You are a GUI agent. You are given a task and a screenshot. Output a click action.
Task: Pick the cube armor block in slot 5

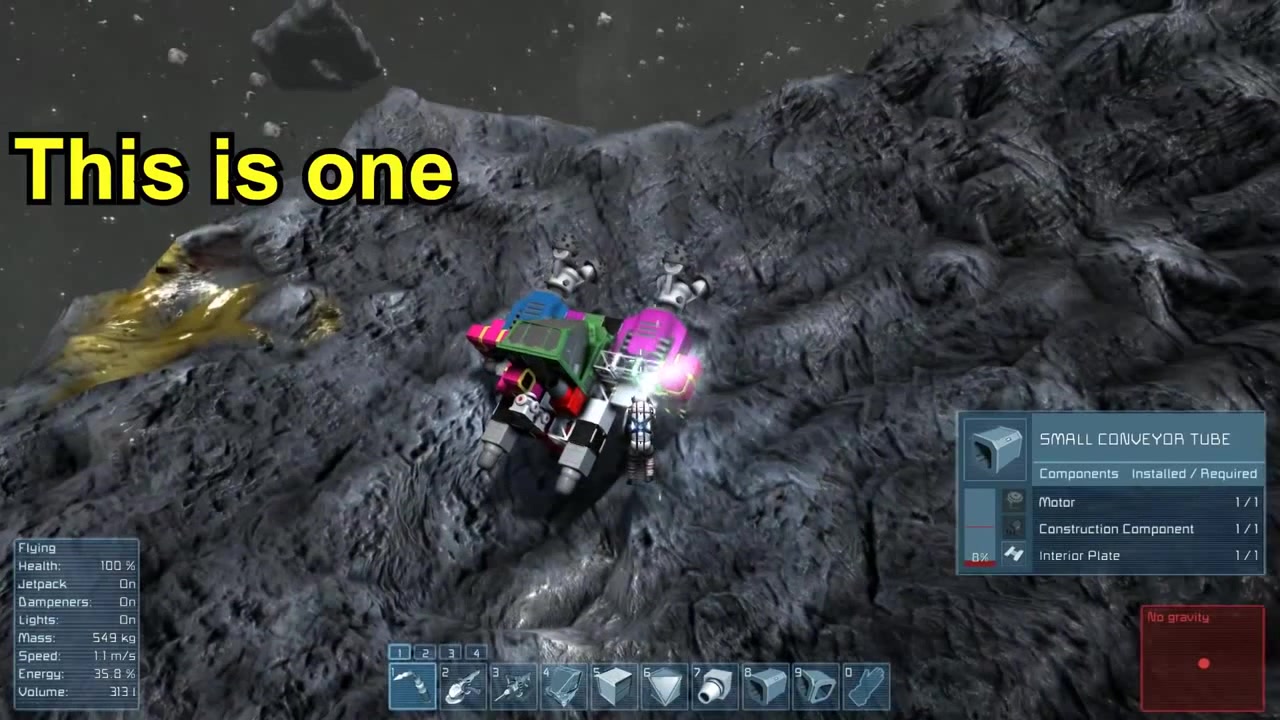[615, 686]
